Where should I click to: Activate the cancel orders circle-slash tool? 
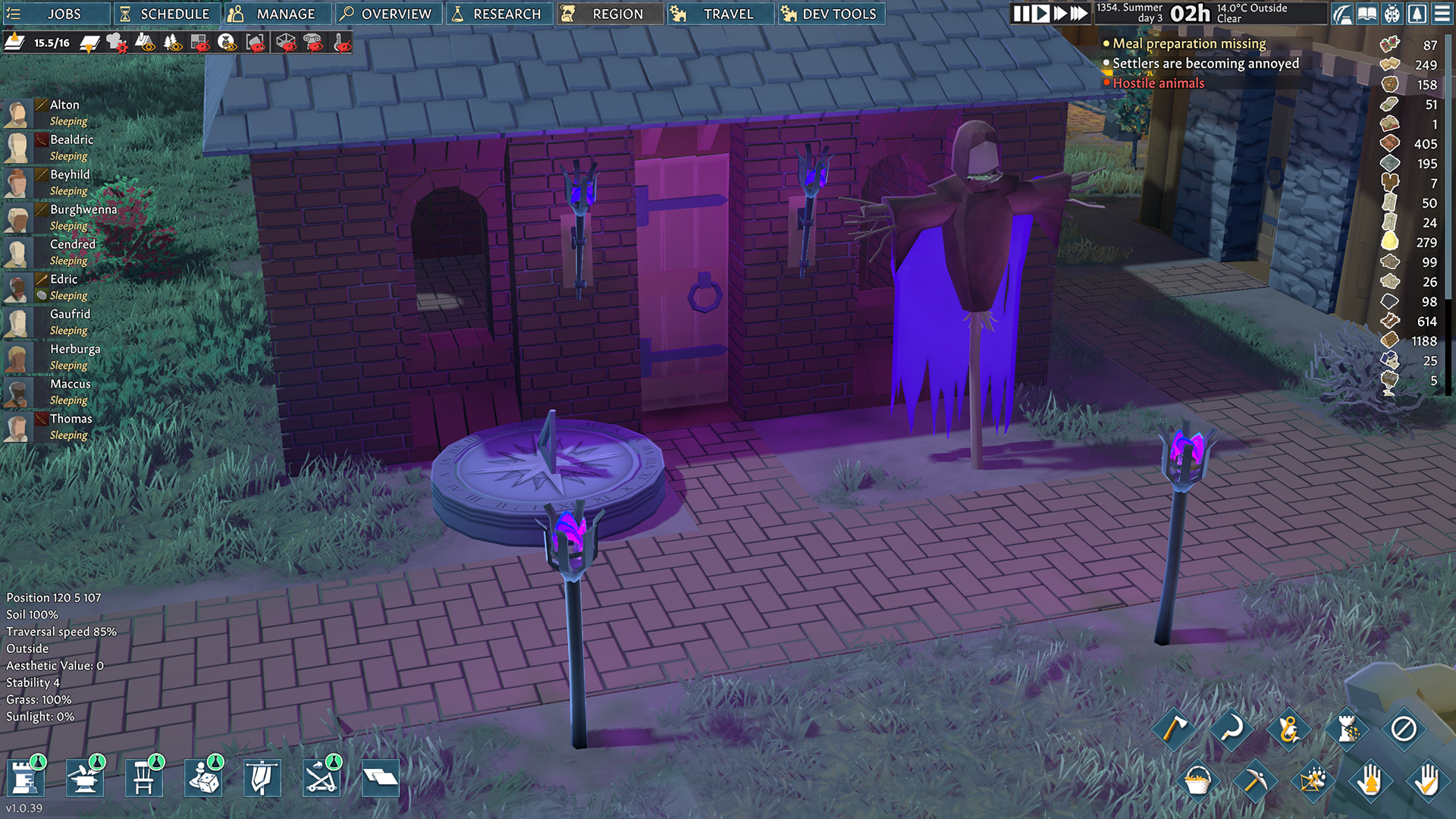coord(1404,729)
